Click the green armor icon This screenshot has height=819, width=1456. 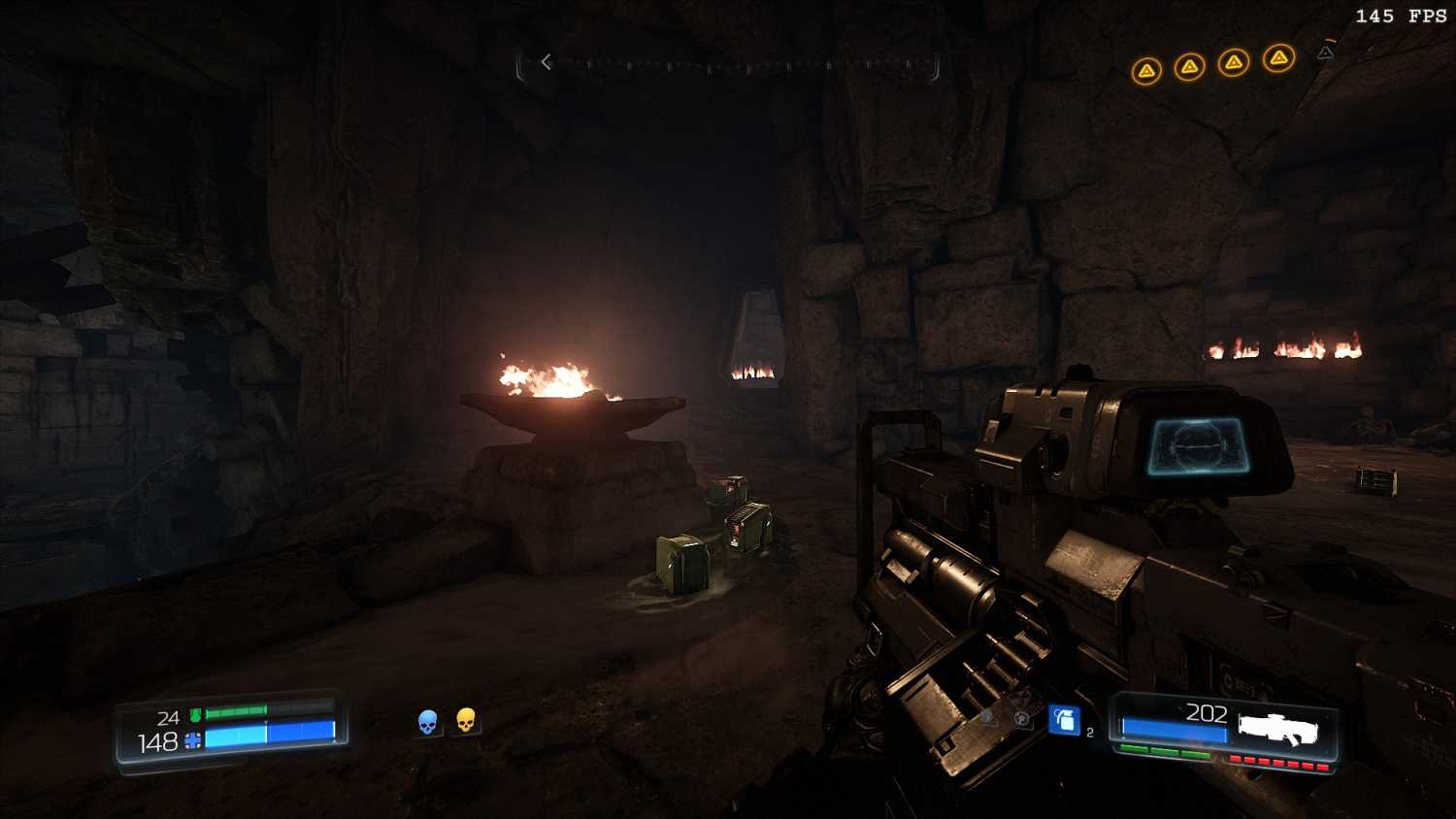[195, 715]
